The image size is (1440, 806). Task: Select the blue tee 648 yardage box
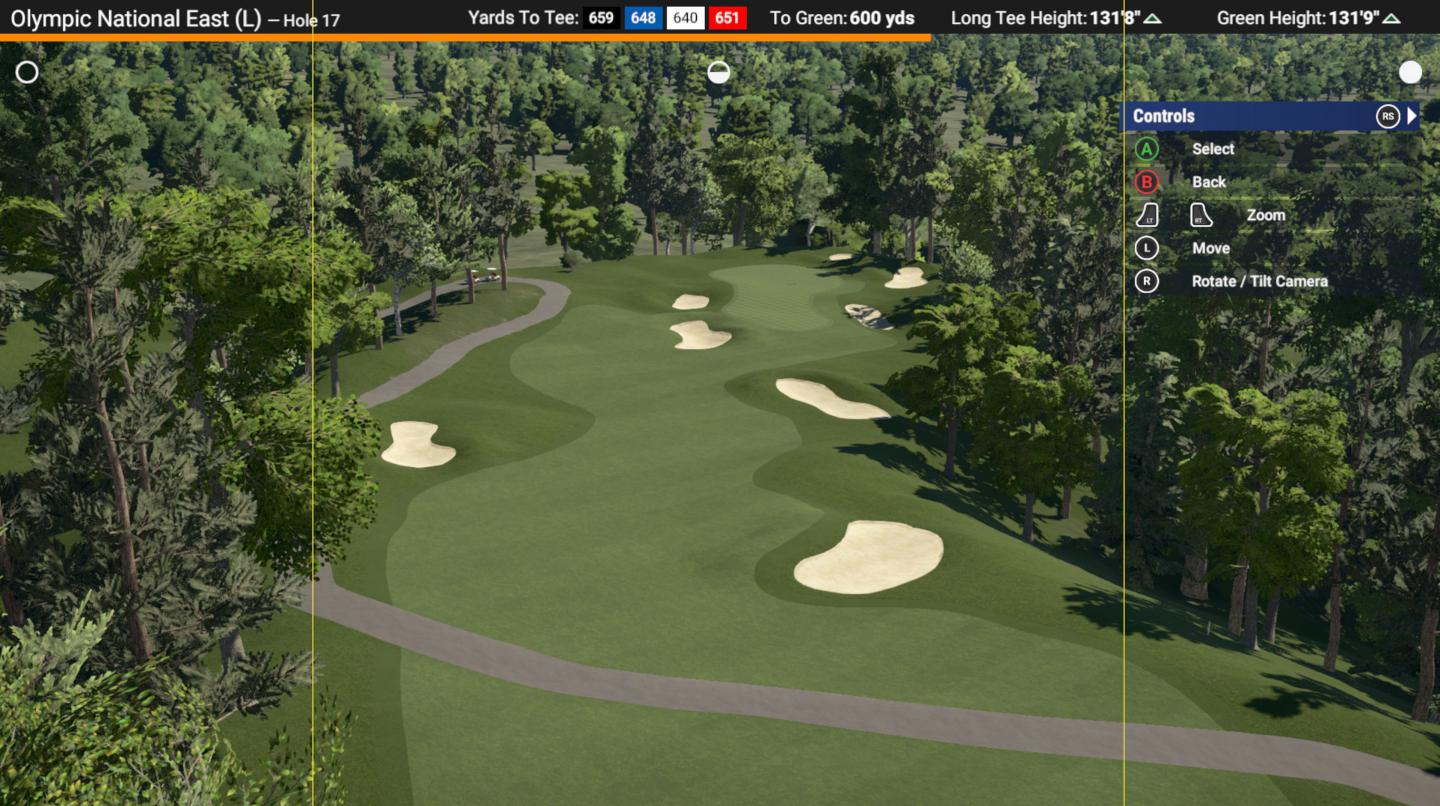point(644,18)
